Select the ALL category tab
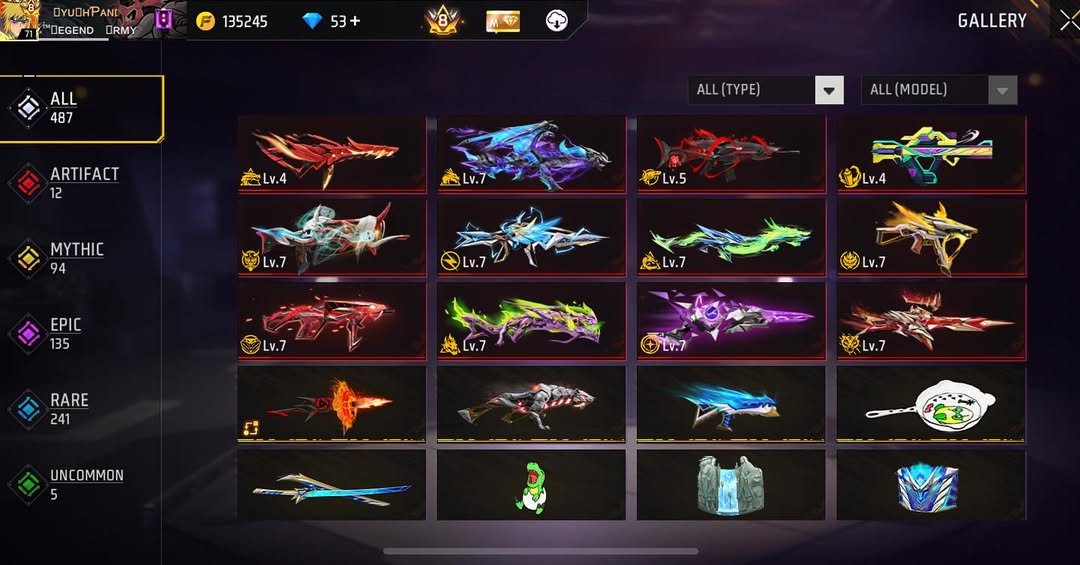The image size is (1080, 565). click(82, 108)
